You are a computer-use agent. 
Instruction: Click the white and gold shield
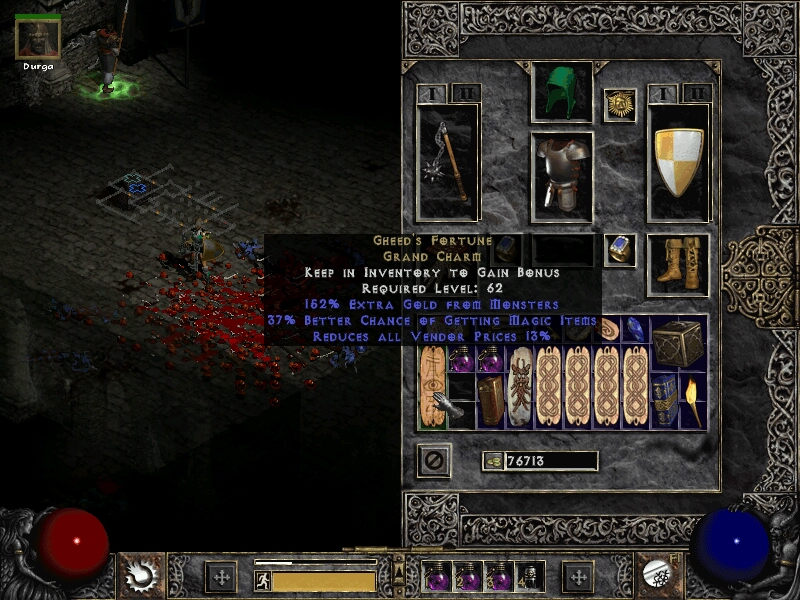point(679,162)
